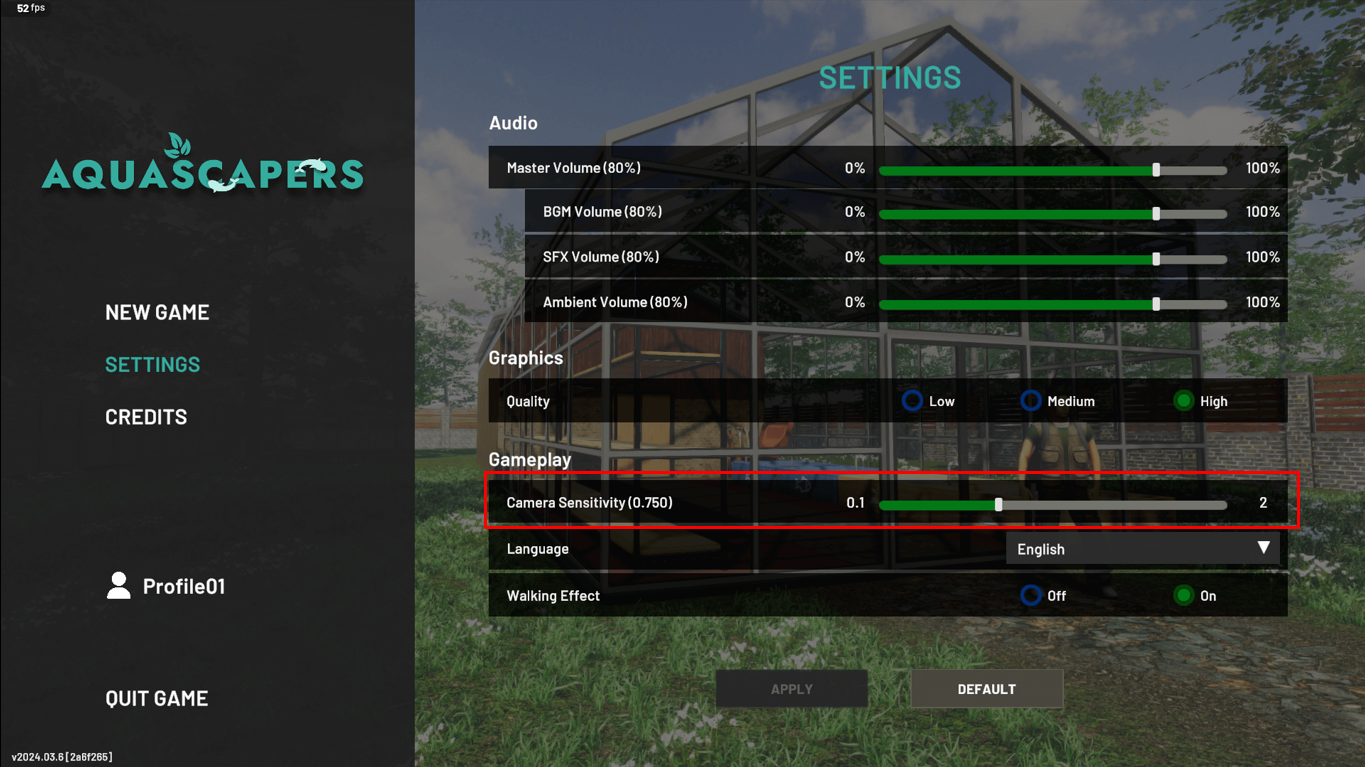1365x767 pixels.
Task: Start a New Game
Action: [x=157, y=311]
